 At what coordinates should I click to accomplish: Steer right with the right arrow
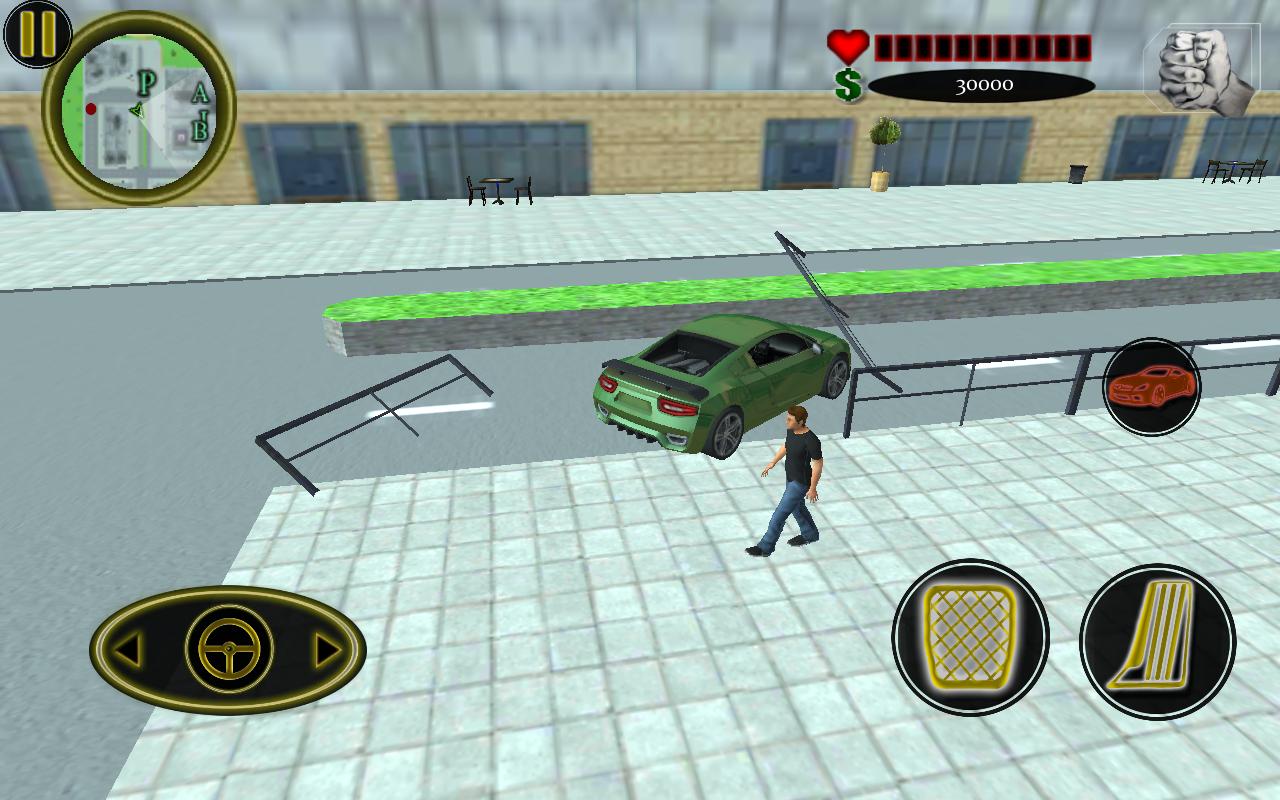pos(327,651)
